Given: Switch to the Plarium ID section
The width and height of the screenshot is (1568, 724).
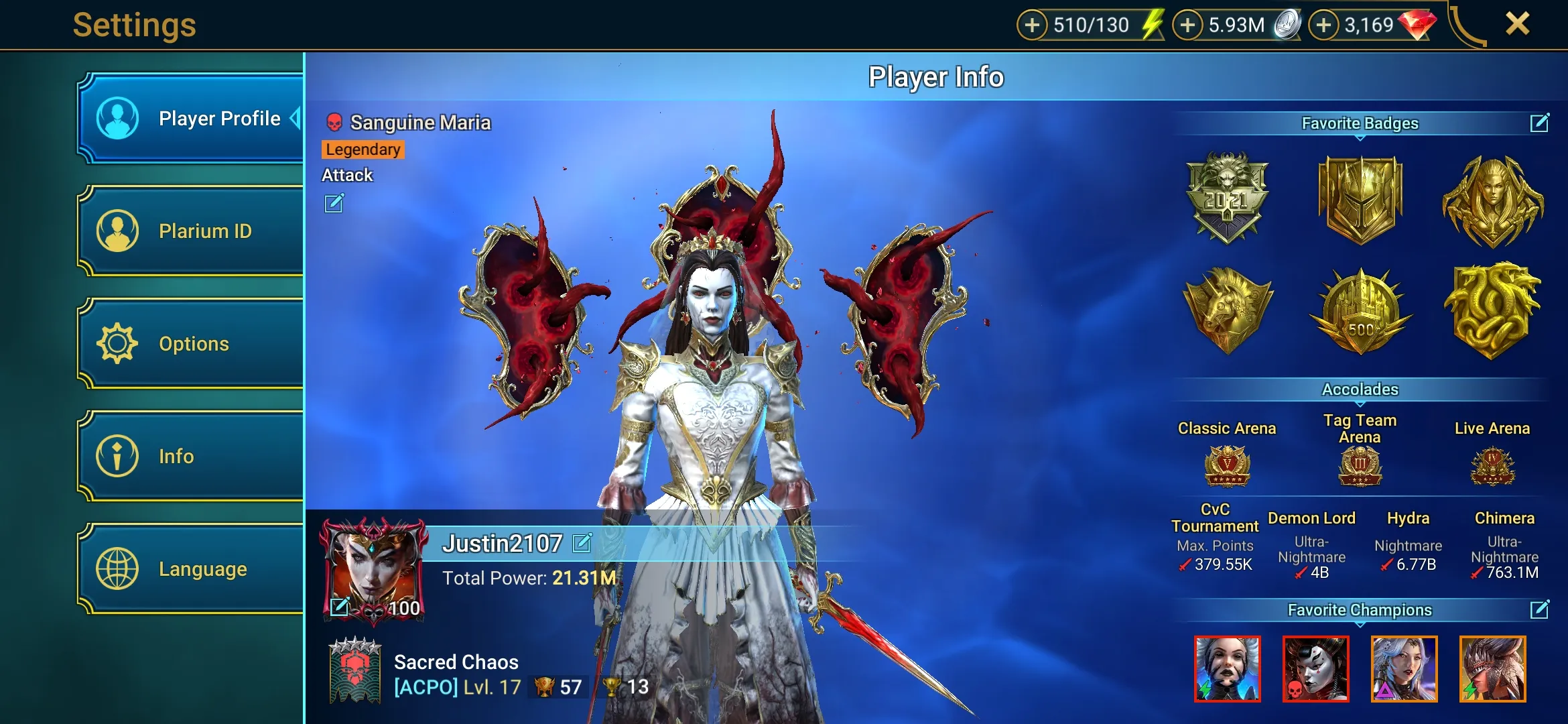Looking at the screenshot, I should coord(191,231).
